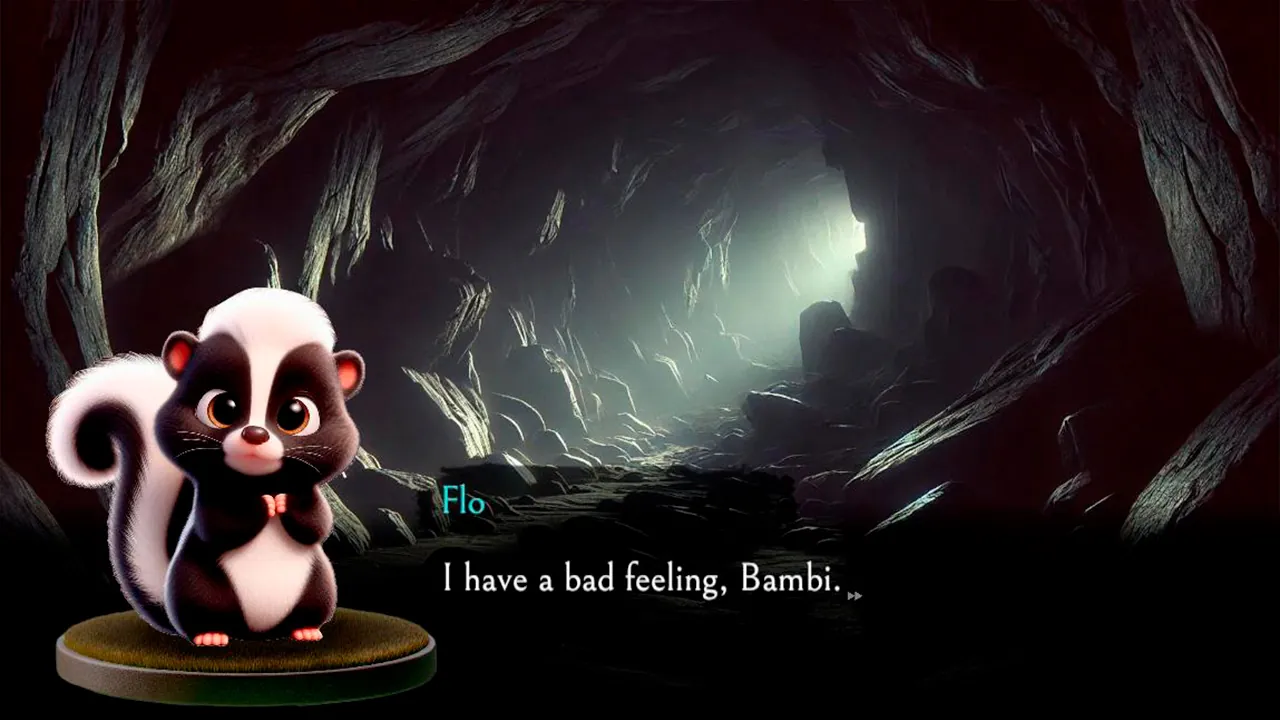
Task: Click the period ending the dialogue sentence
Action: (x=837, y=588)
